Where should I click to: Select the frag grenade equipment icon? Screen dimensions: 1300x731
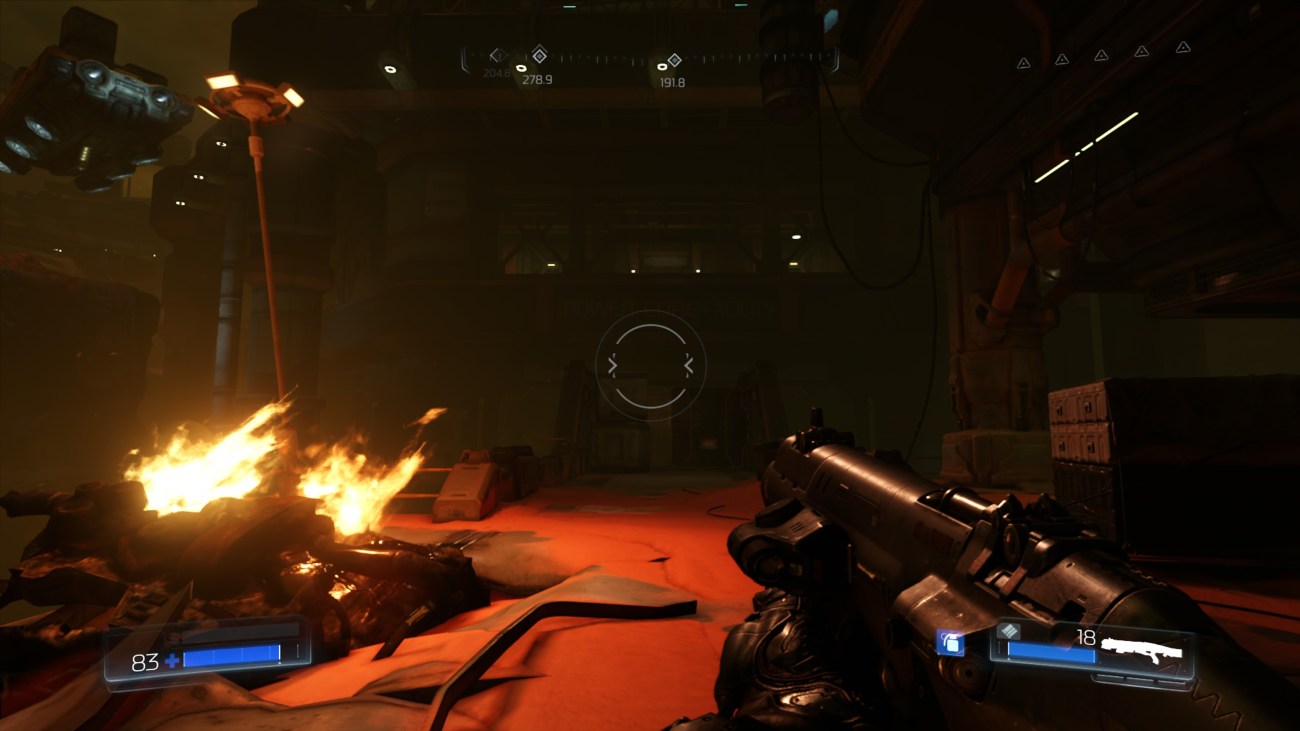point(950,645)
